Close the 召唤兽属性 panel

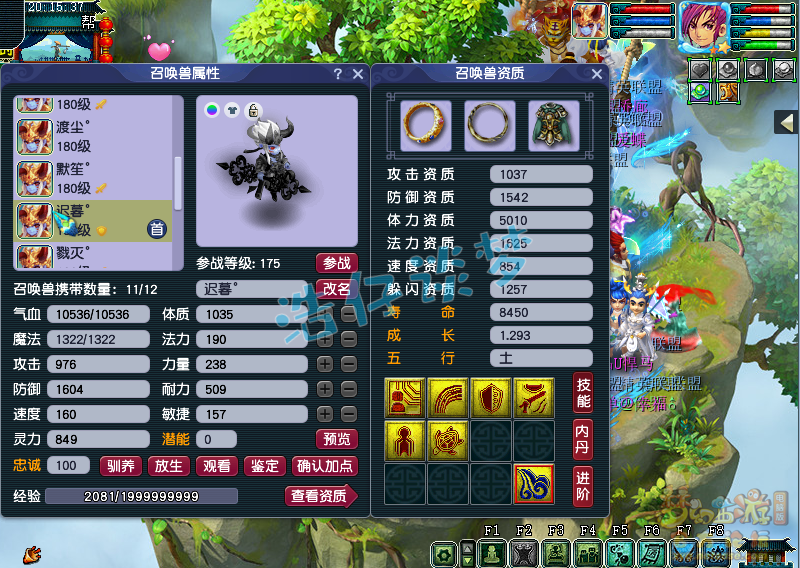pos(358,74)
